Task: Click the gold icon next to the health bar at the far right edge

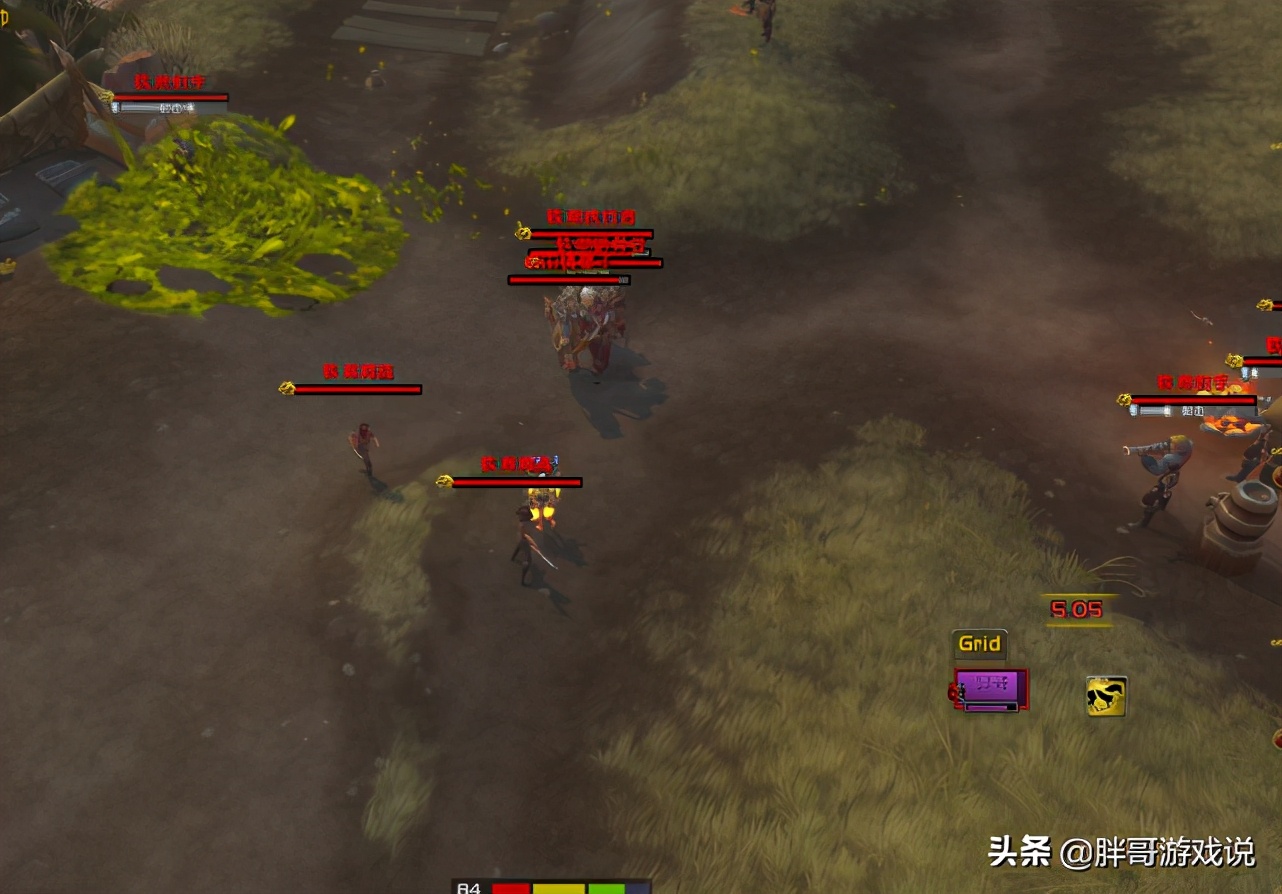Action: 1264,304
